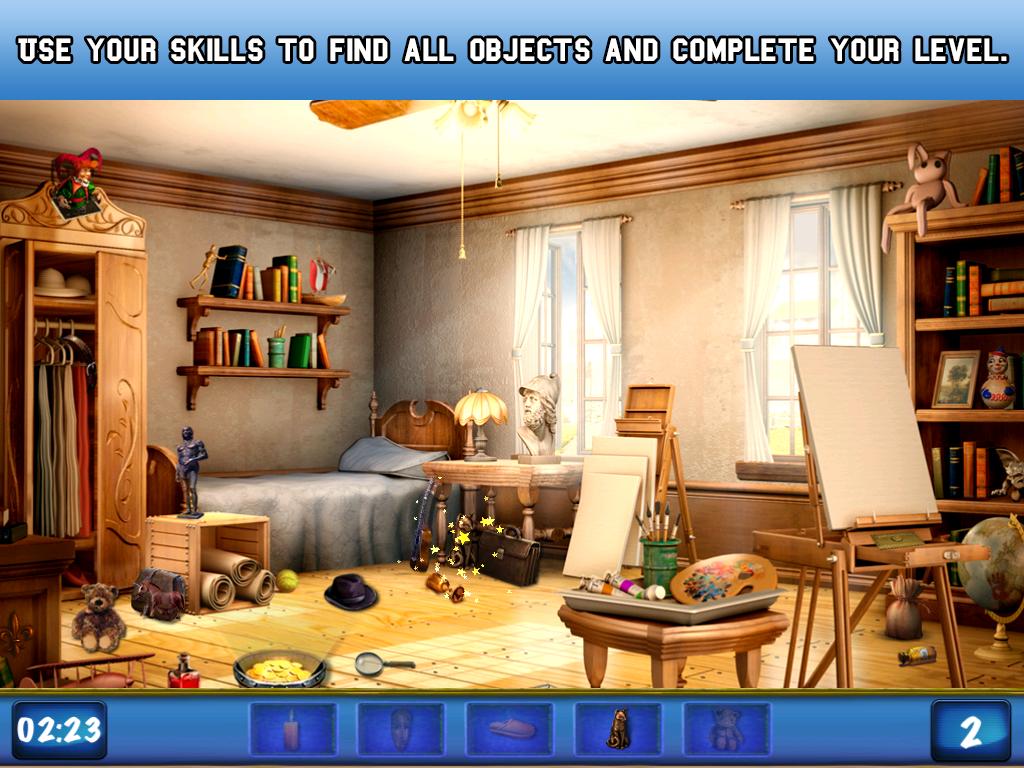Select the slipper target slot
The height and width of the screenshot is (768, 1024).
(x=509, y=729)
